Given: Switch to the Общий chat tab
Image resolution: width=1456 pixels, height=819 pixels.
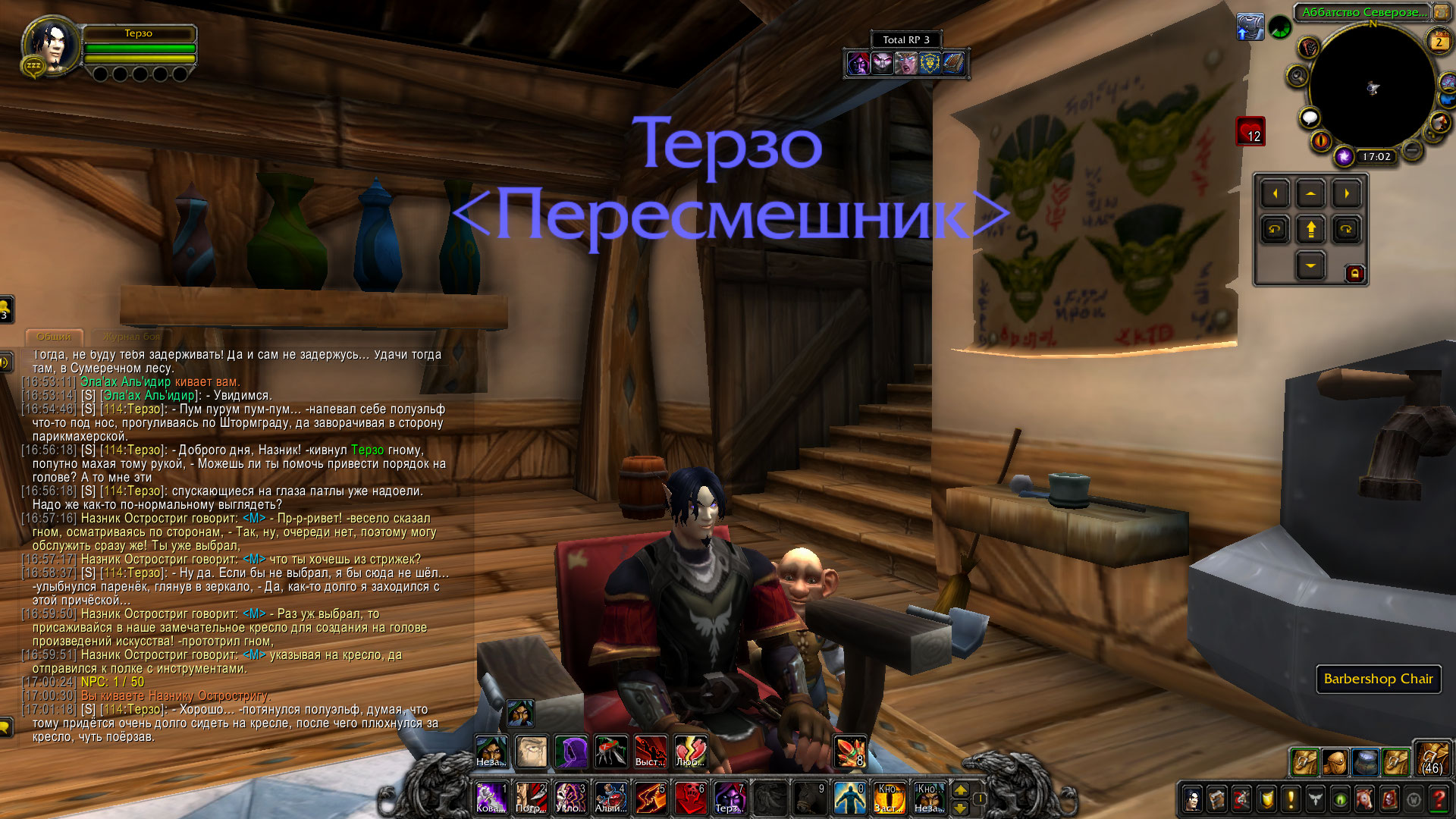Looking at the screenshot, I should (x=54, y=337).
